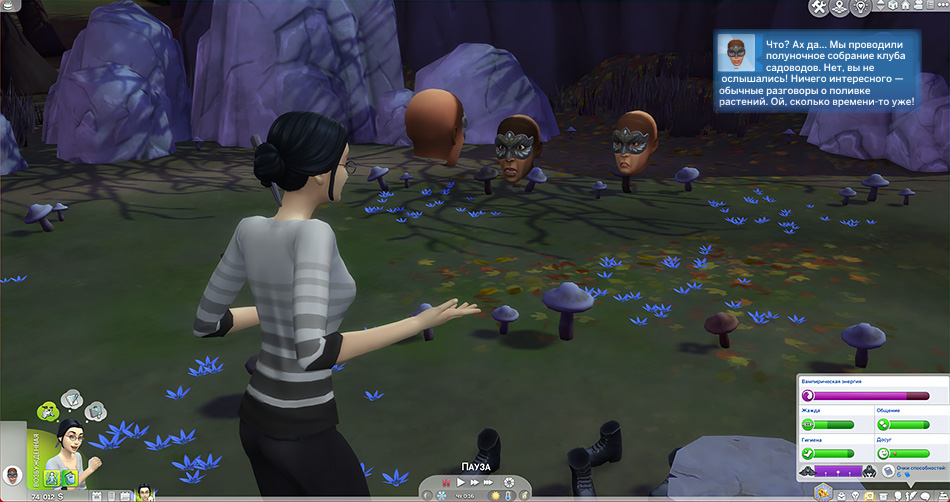Click the snowflake season icon

[x=440, y=495]
